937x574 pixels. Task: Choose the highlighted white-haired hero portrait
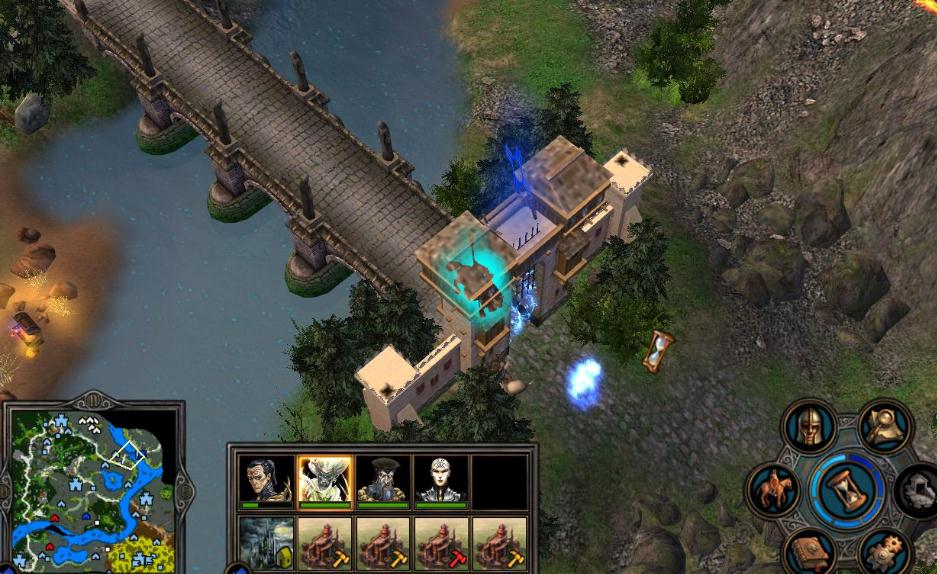[325, 482]
